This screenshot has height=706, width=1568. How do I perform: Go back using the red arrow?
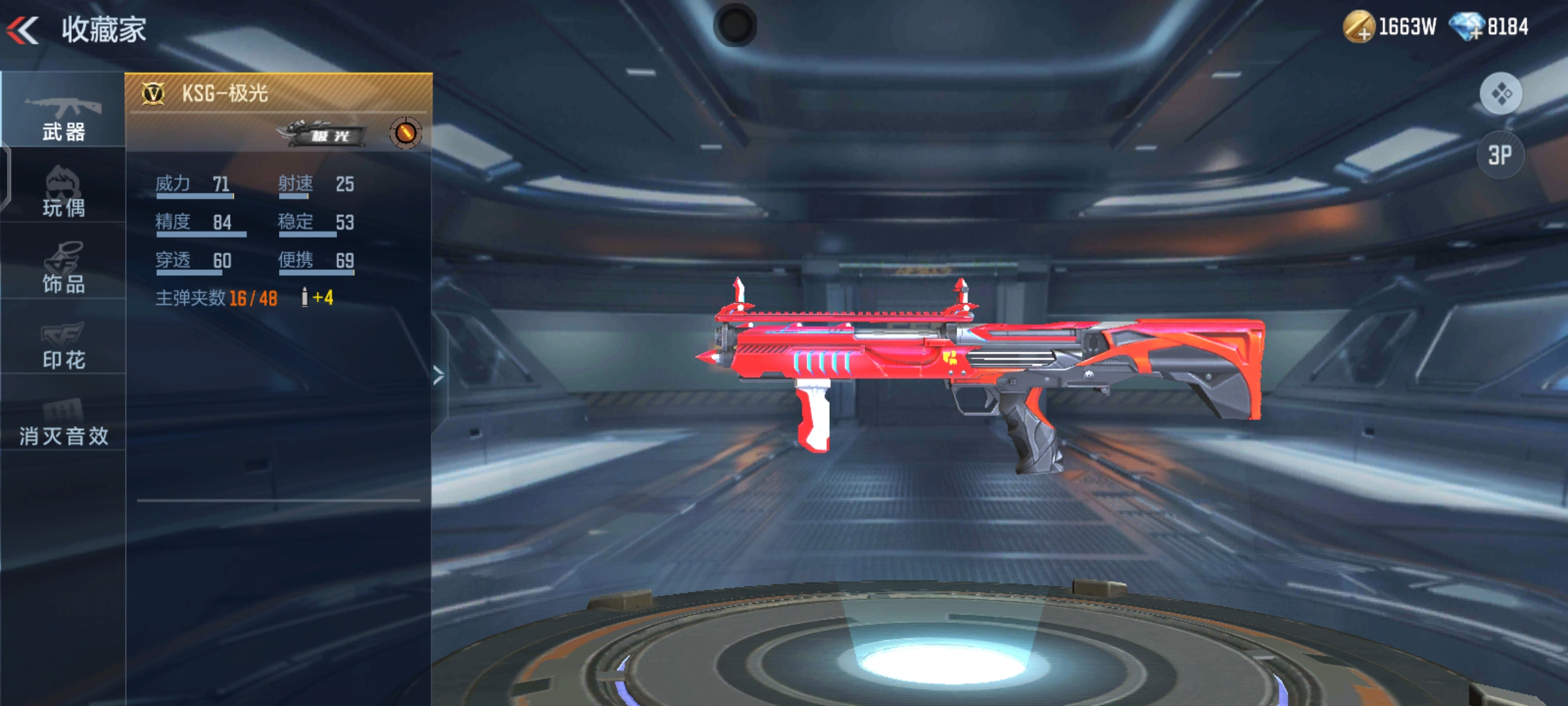pos(24,30)
